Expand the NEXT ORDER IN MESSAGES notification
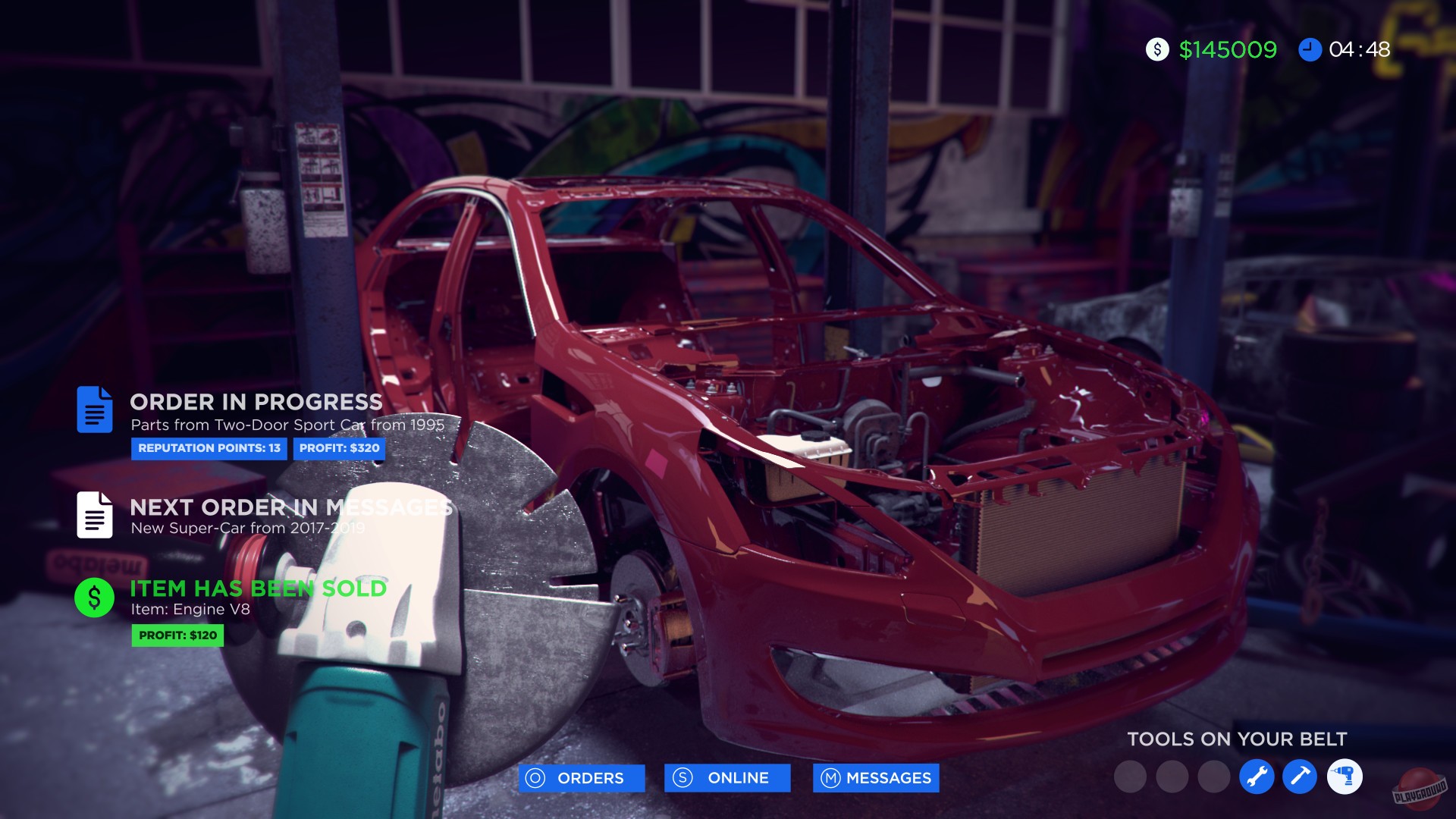Viewport: 1456px width, 819px height. tap(290, 507)
